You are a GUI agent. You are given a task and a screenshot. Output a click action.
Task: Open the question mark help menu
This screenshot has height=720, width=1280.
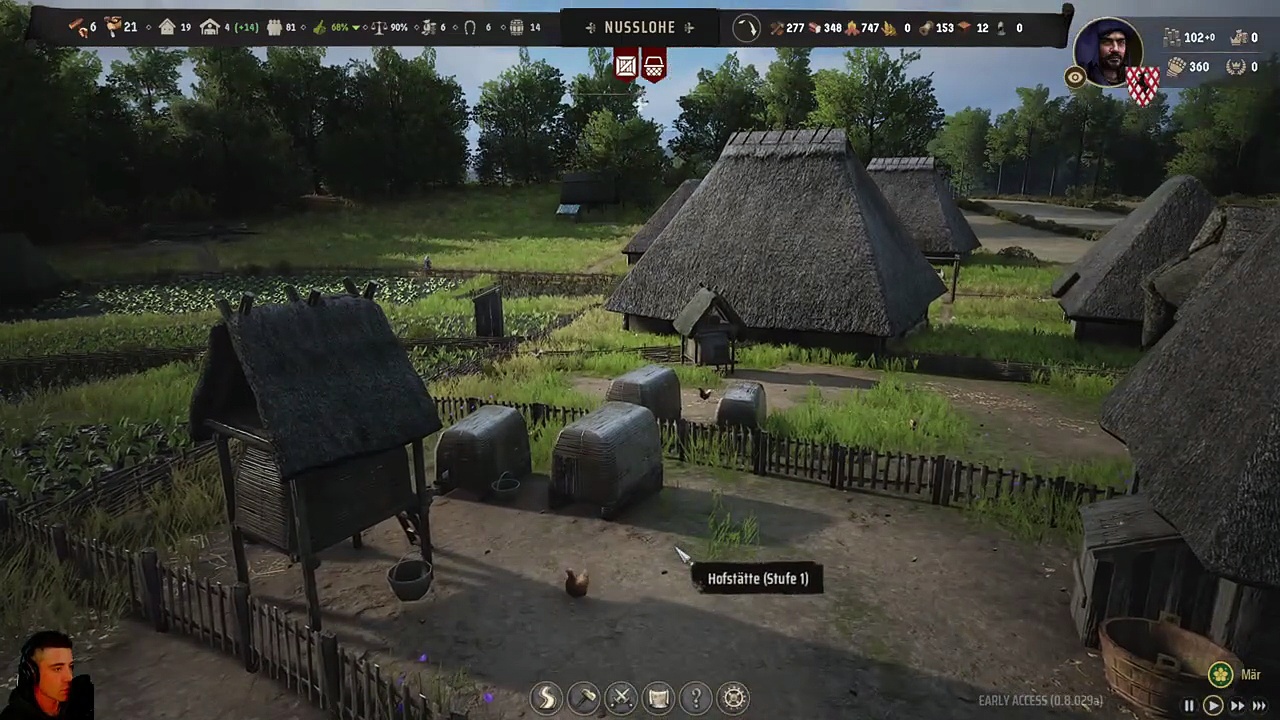click(x=696, y=697)
